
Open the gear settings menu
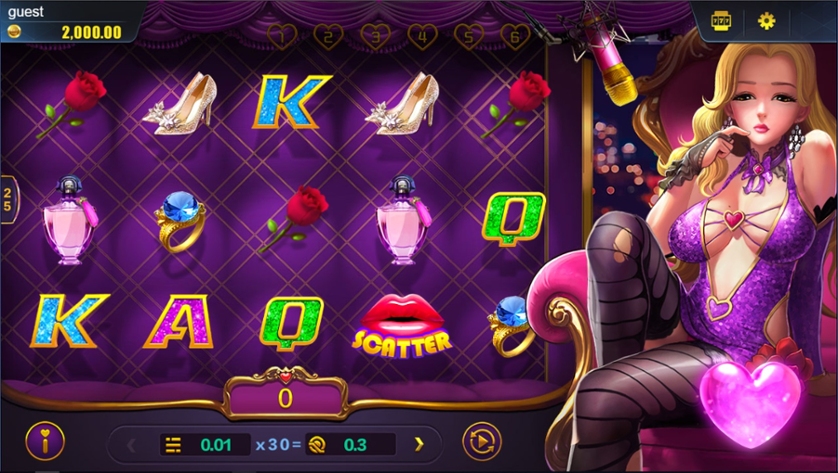click(767, 21)
